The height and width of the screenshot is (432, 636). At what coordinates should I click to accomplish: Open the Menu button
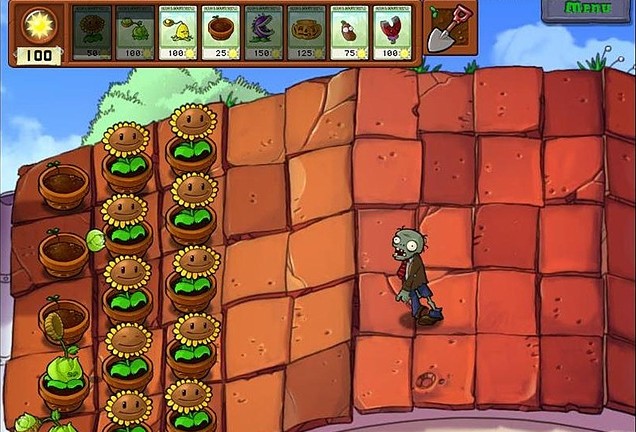click(588, 9)
